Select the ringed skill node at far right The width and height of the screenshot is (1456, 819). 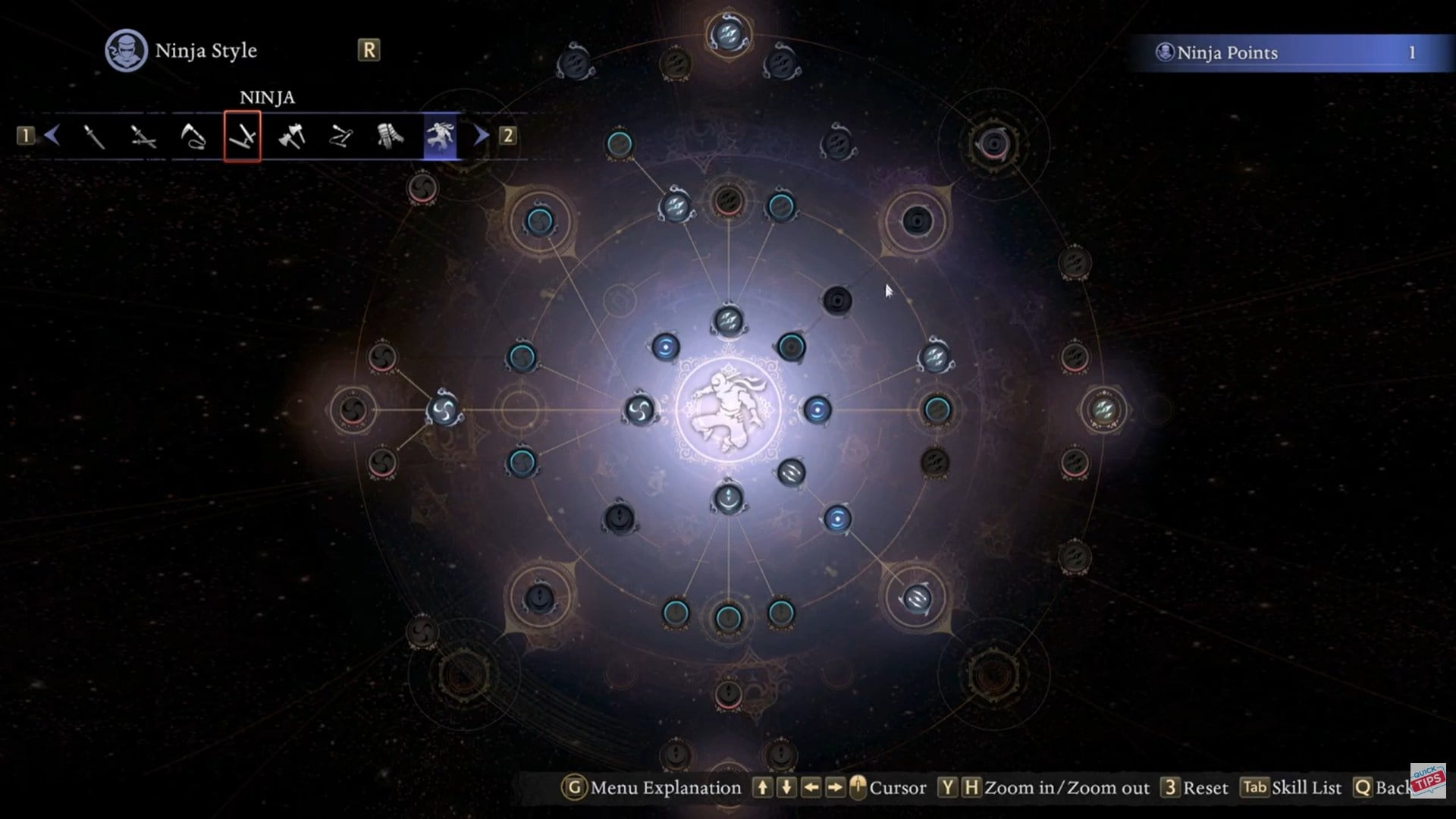pyautogui.click(x=1103, y=409)
